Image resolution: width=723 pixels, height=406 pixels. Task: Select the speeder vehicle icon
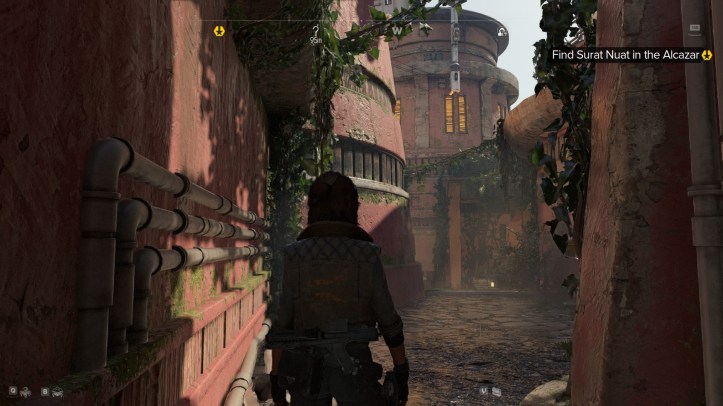coord(55,391)
